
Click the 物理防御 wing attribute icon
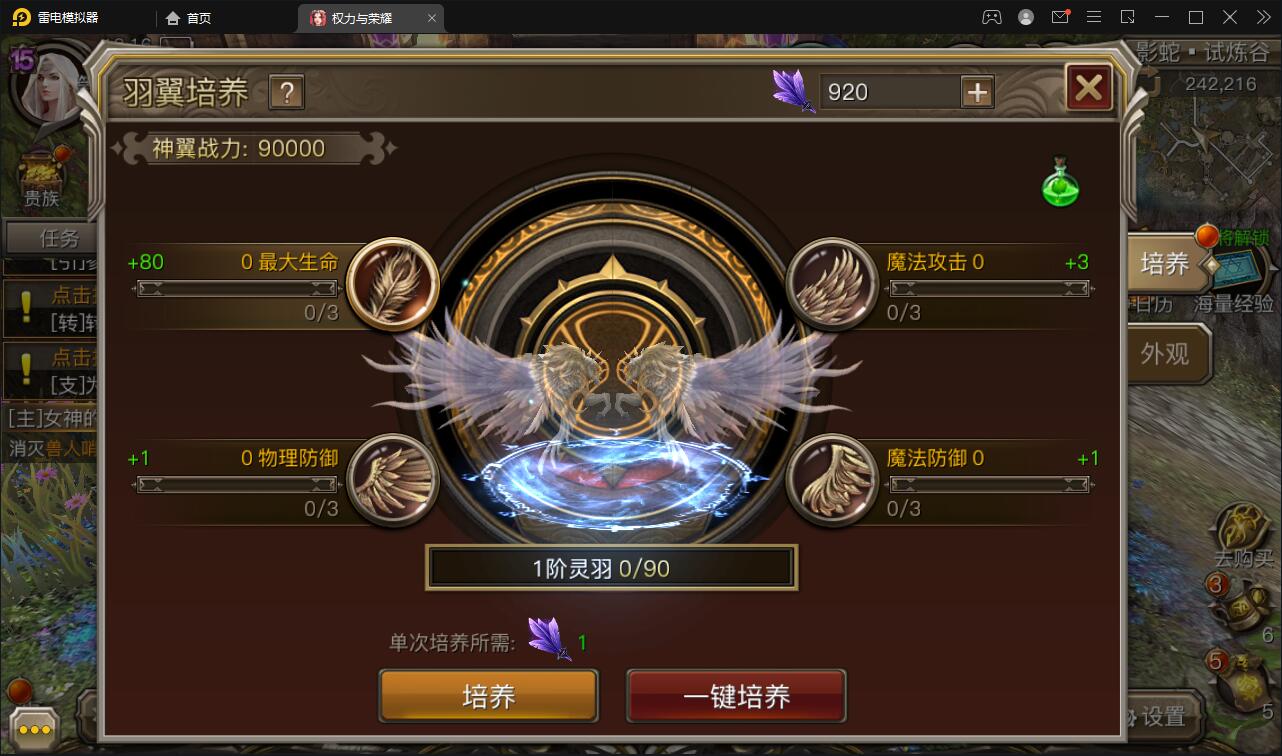(392, 480)
